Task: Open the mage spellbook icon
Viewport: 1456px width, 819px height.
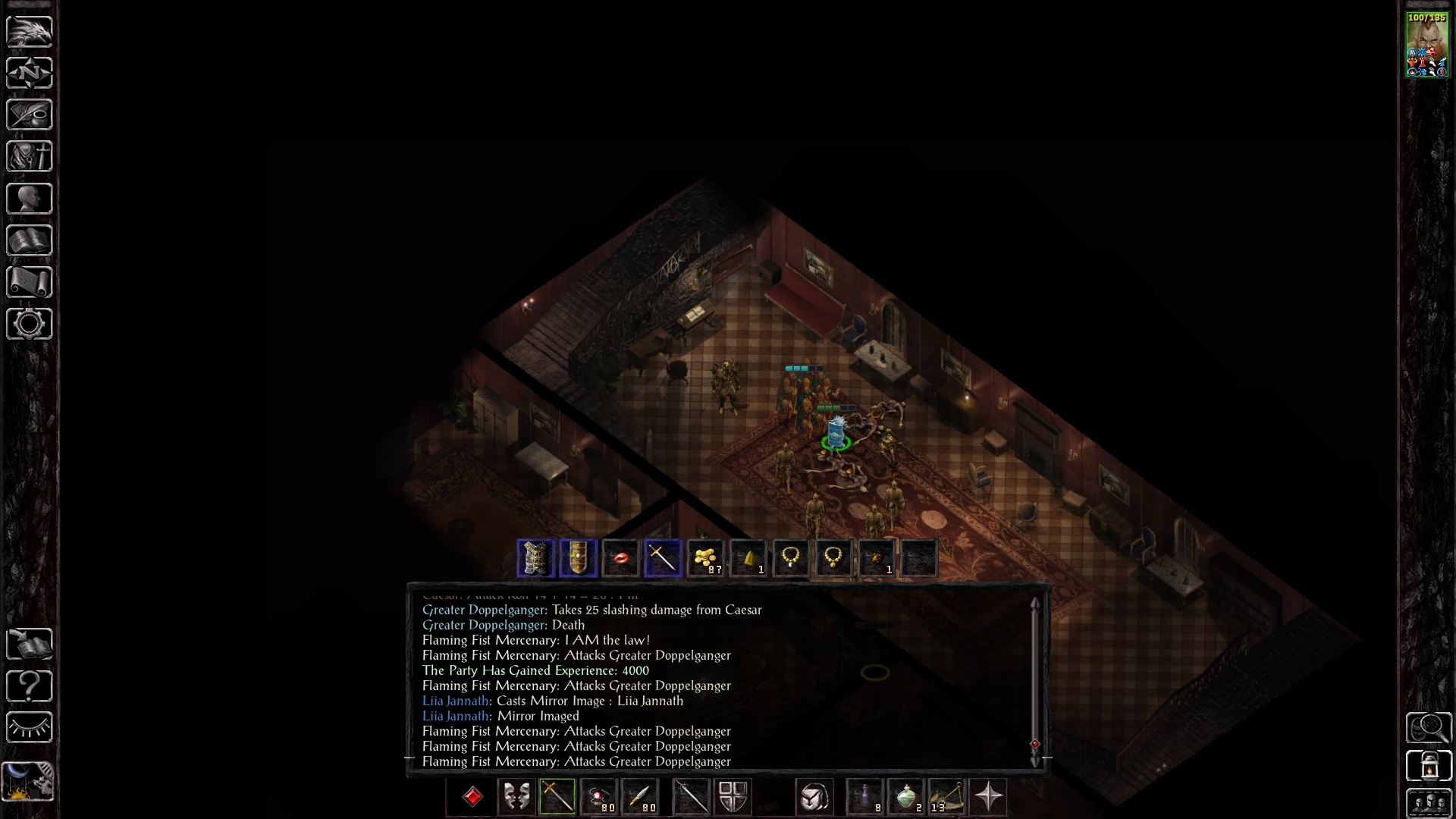Action: [29, 240]
